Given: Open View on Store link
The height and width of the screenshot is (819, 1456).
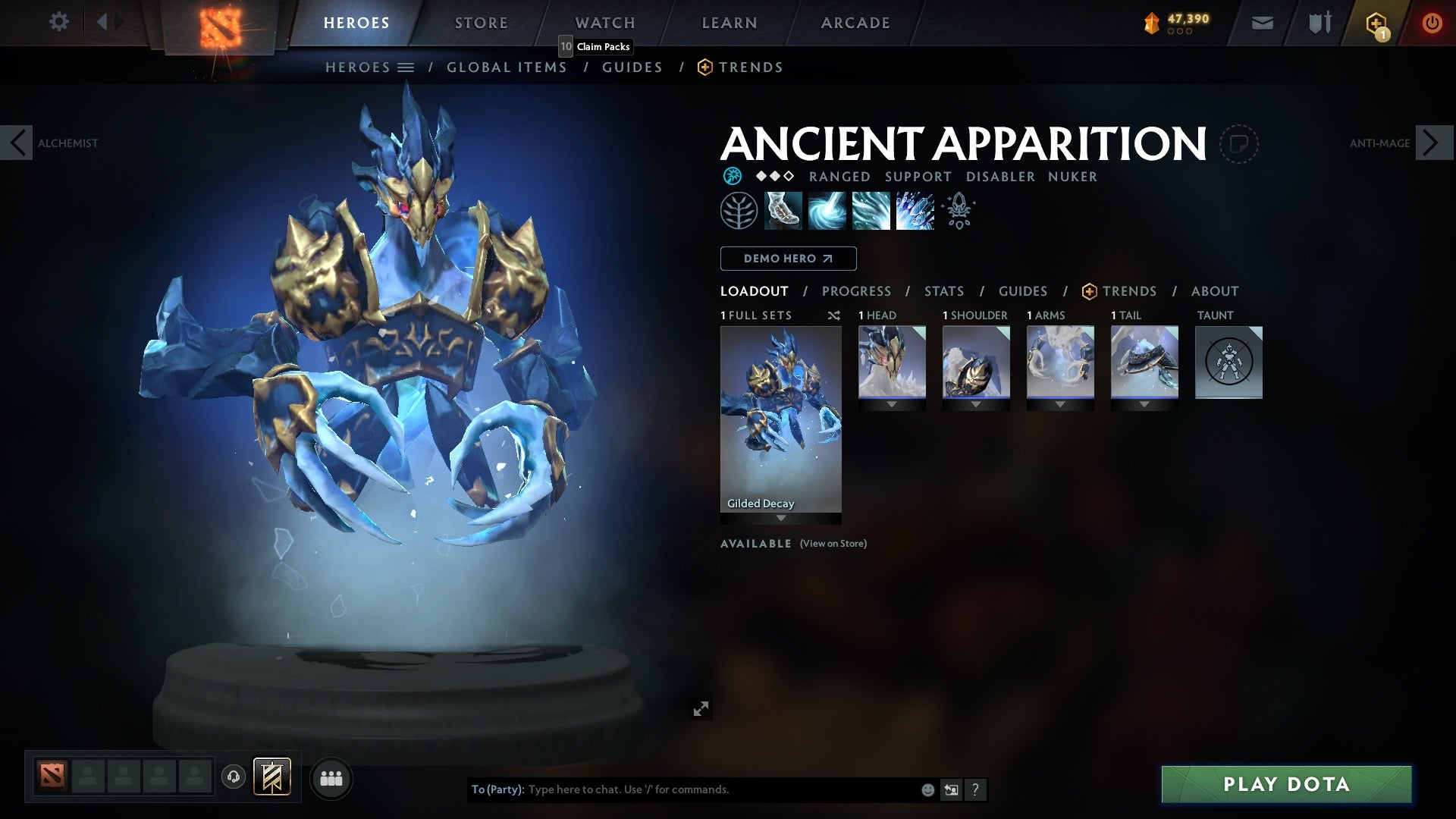Looking at the screenshot, I should 832,544.
